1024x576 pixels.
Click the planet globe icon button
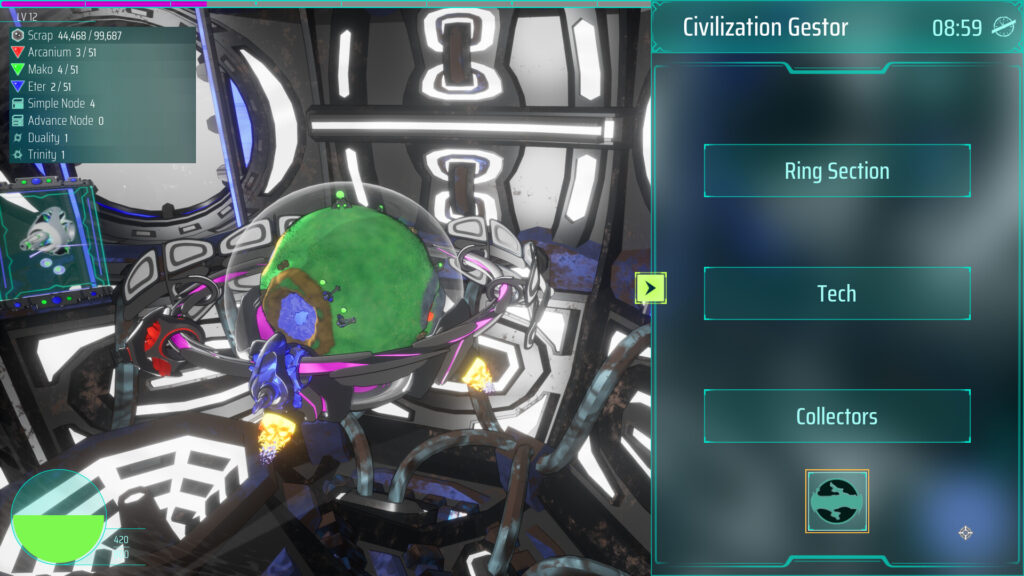click(837, 501)
